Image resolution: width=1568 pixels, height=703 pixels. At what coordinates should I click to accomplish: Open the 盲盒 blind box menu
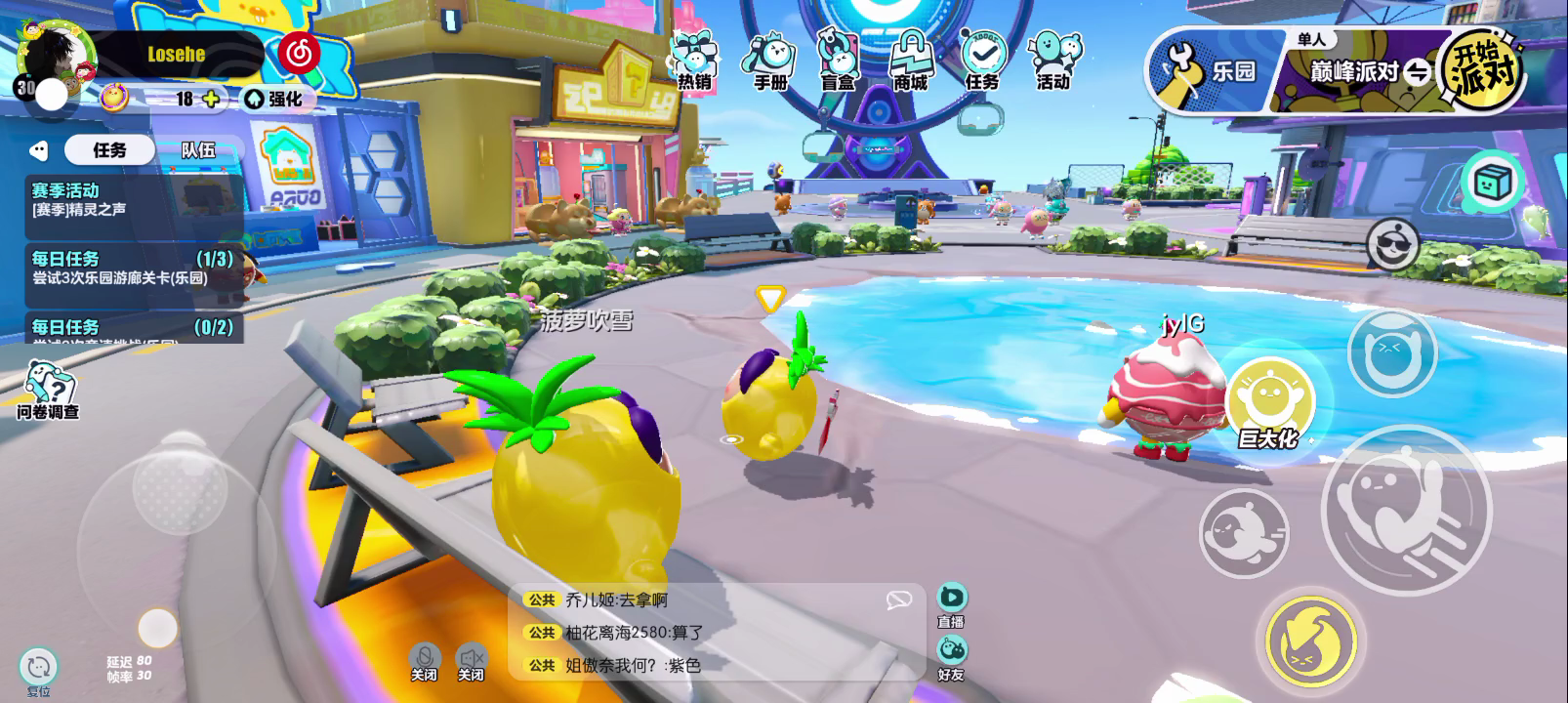[x=838, y=60]
